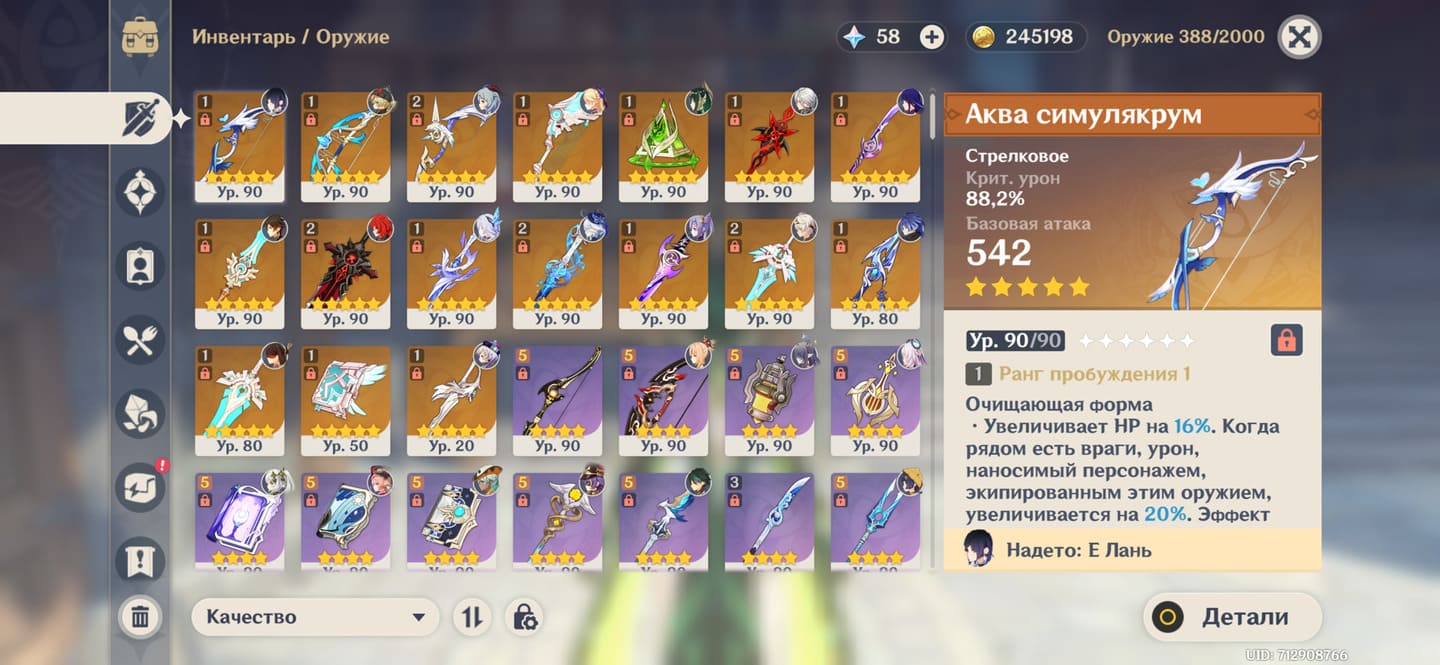Open the Quality sort dropdown
Screen dimensions: 1440x665
[315, 617]
